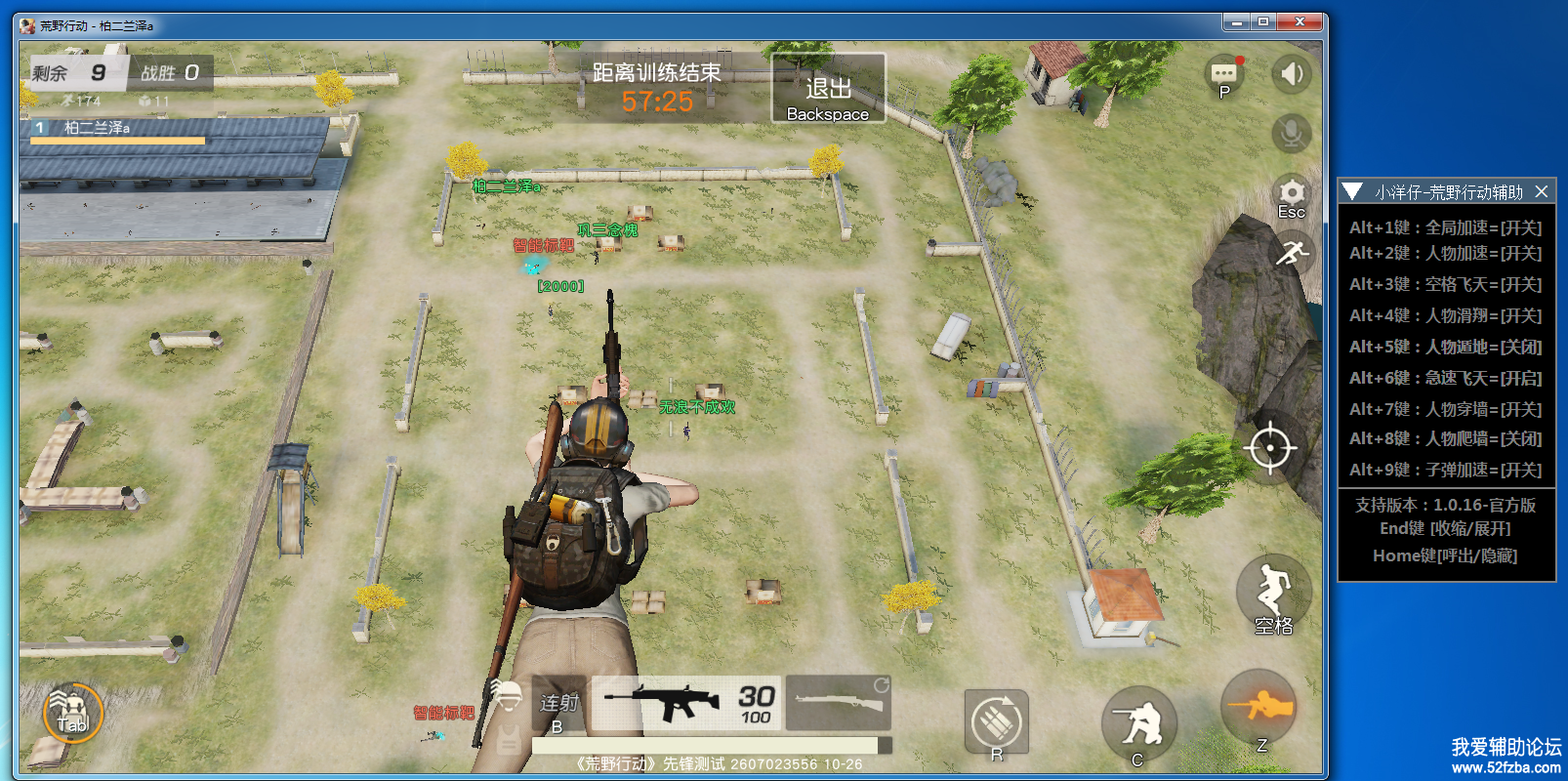1568x781 pixels.
Task: Switch to the secondary rifle slot
Action: [x=838, y=703]
